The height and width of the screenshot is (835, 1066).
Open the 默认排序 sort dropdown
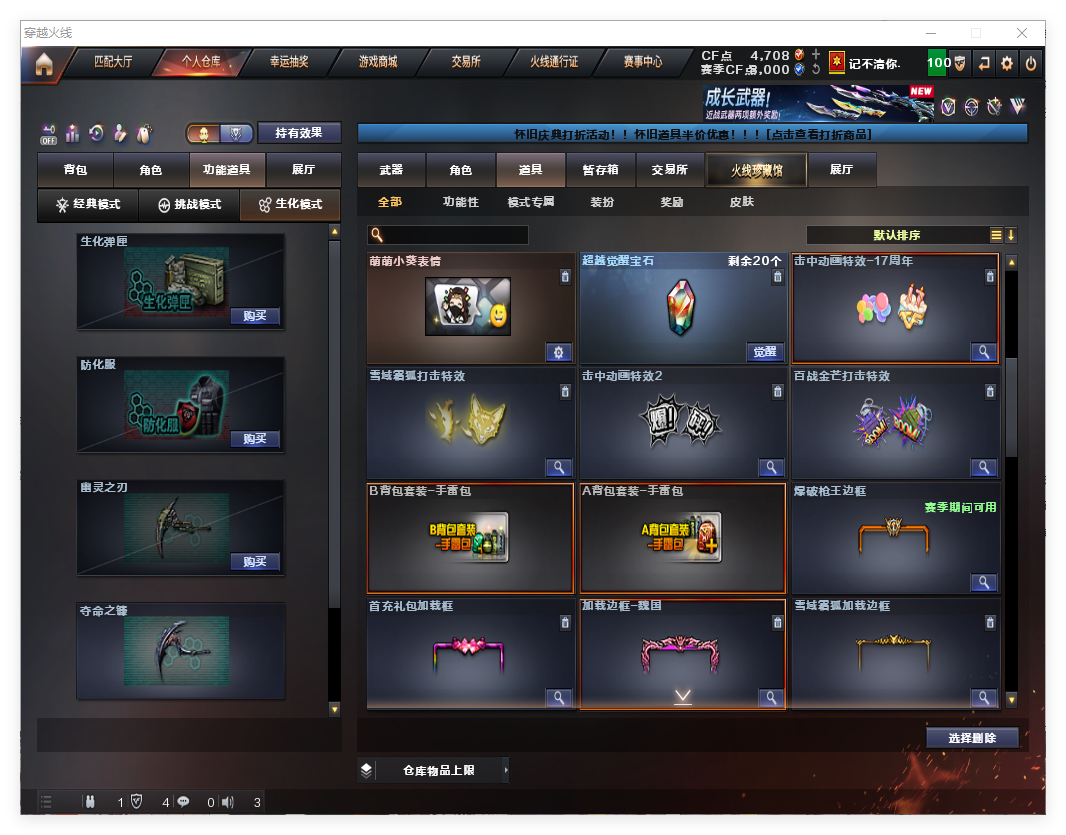click(x=897, y=236)
